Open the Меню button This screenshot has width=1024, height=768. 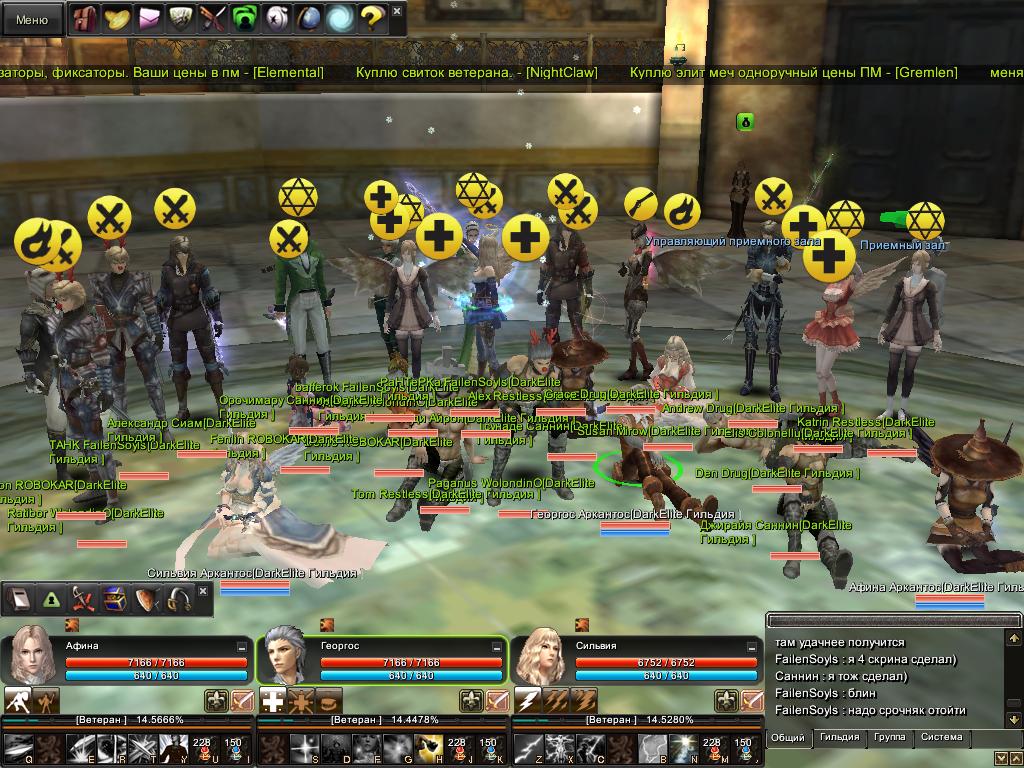click(31, 19)
